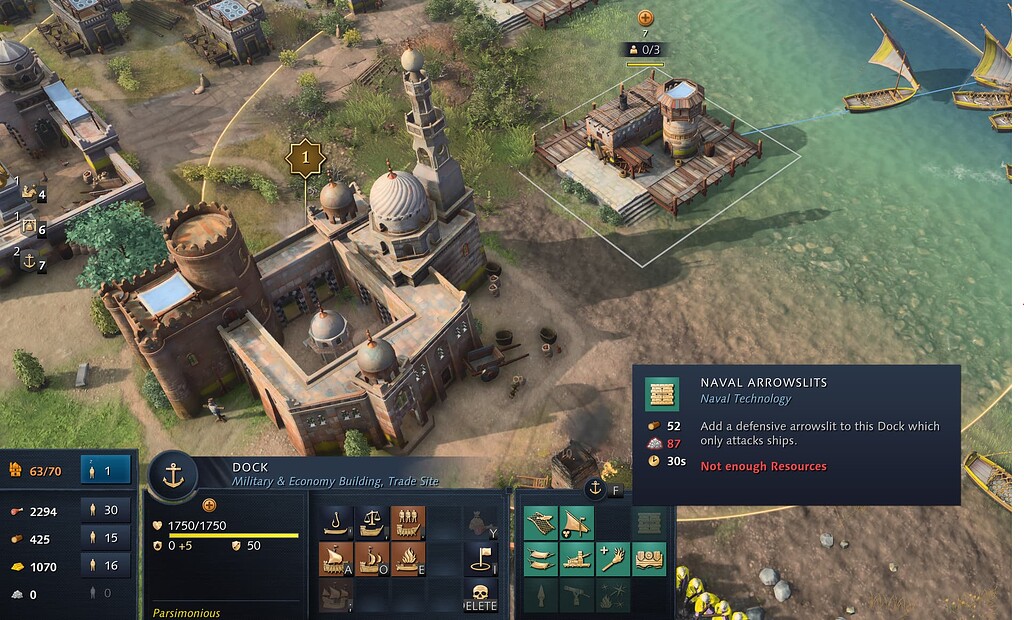Research the armored hull shields technology

650,558
